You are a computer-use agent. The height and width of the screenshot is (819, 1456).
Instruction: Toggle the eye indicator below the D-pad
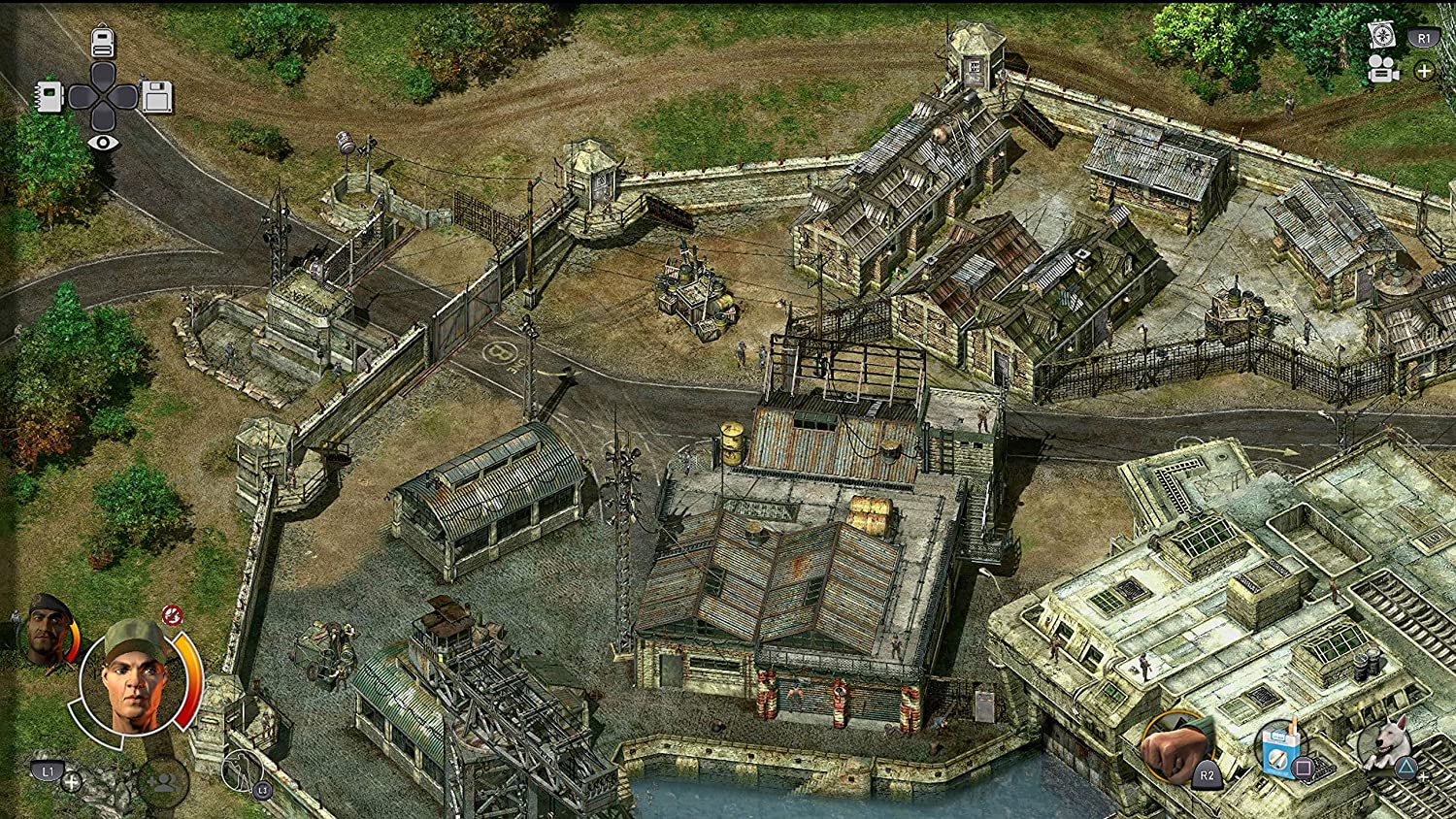pyautogui.click(x=104, y=144)
